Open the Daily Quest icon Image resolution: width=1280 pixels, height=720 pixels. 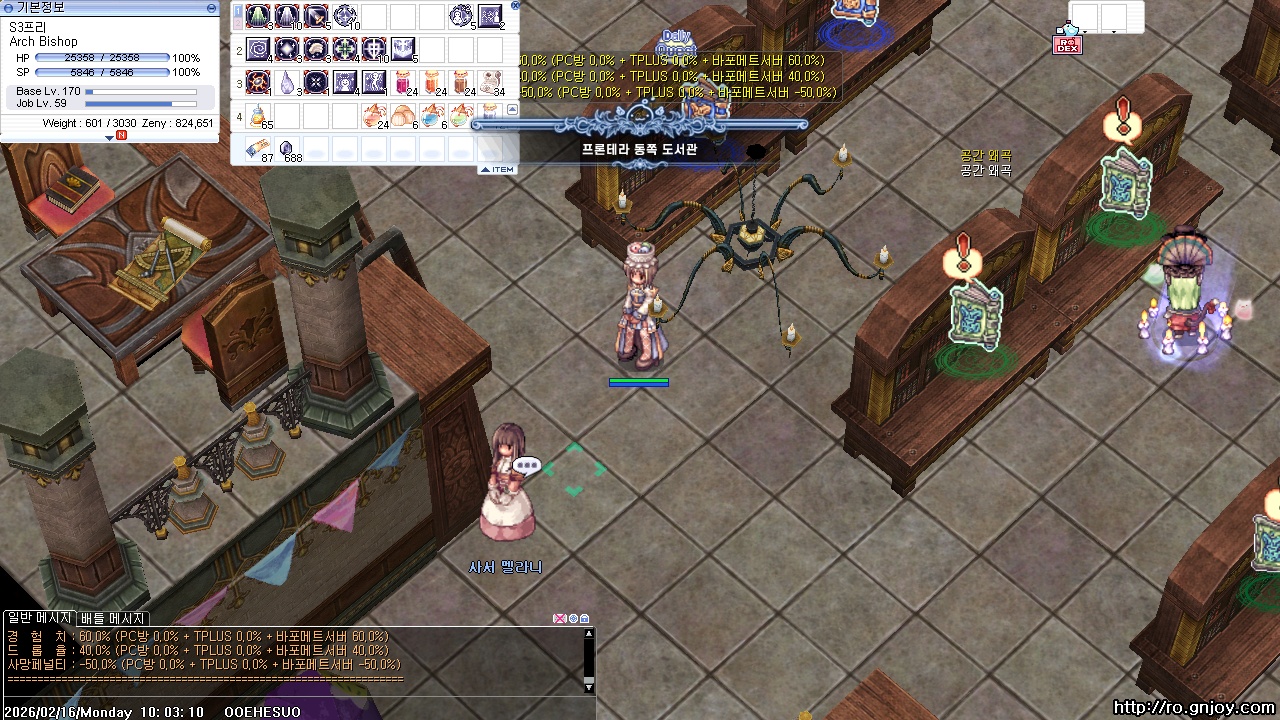(x=677, y=42)
